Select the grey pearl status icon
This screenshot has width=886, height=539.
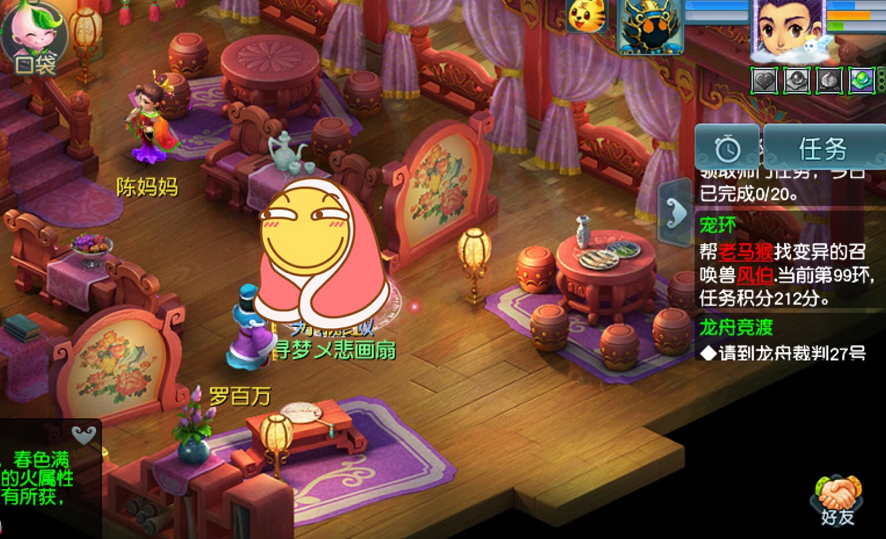[x=797, y=80]
